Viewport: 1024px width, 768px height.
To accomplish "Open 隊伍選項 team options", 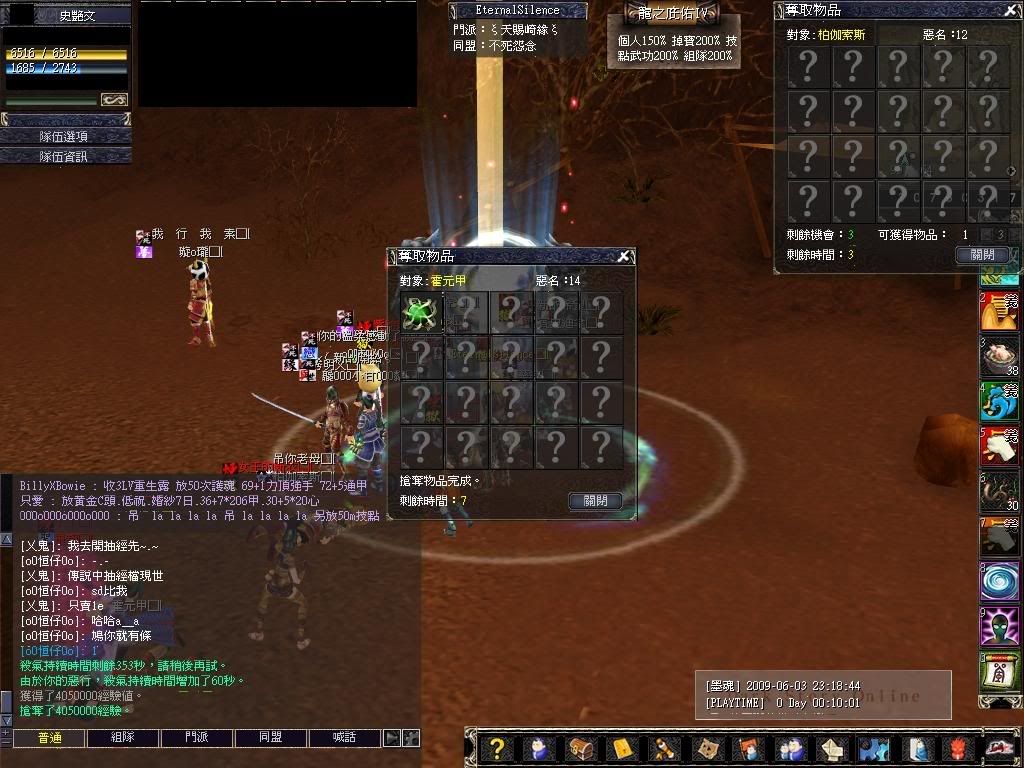I will (66, 136).
